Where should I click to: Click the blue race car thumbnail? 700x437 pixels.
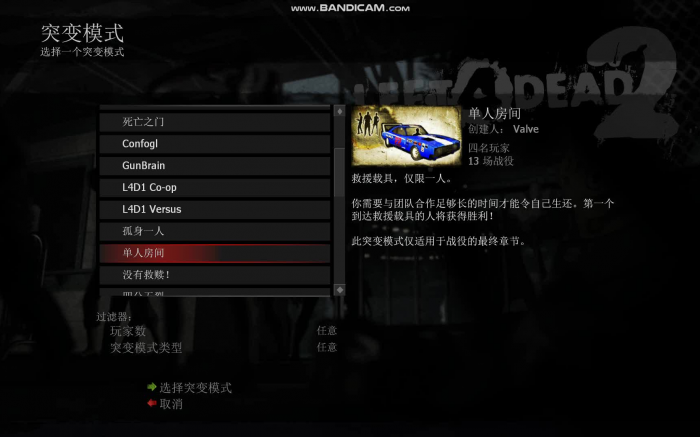407,137
